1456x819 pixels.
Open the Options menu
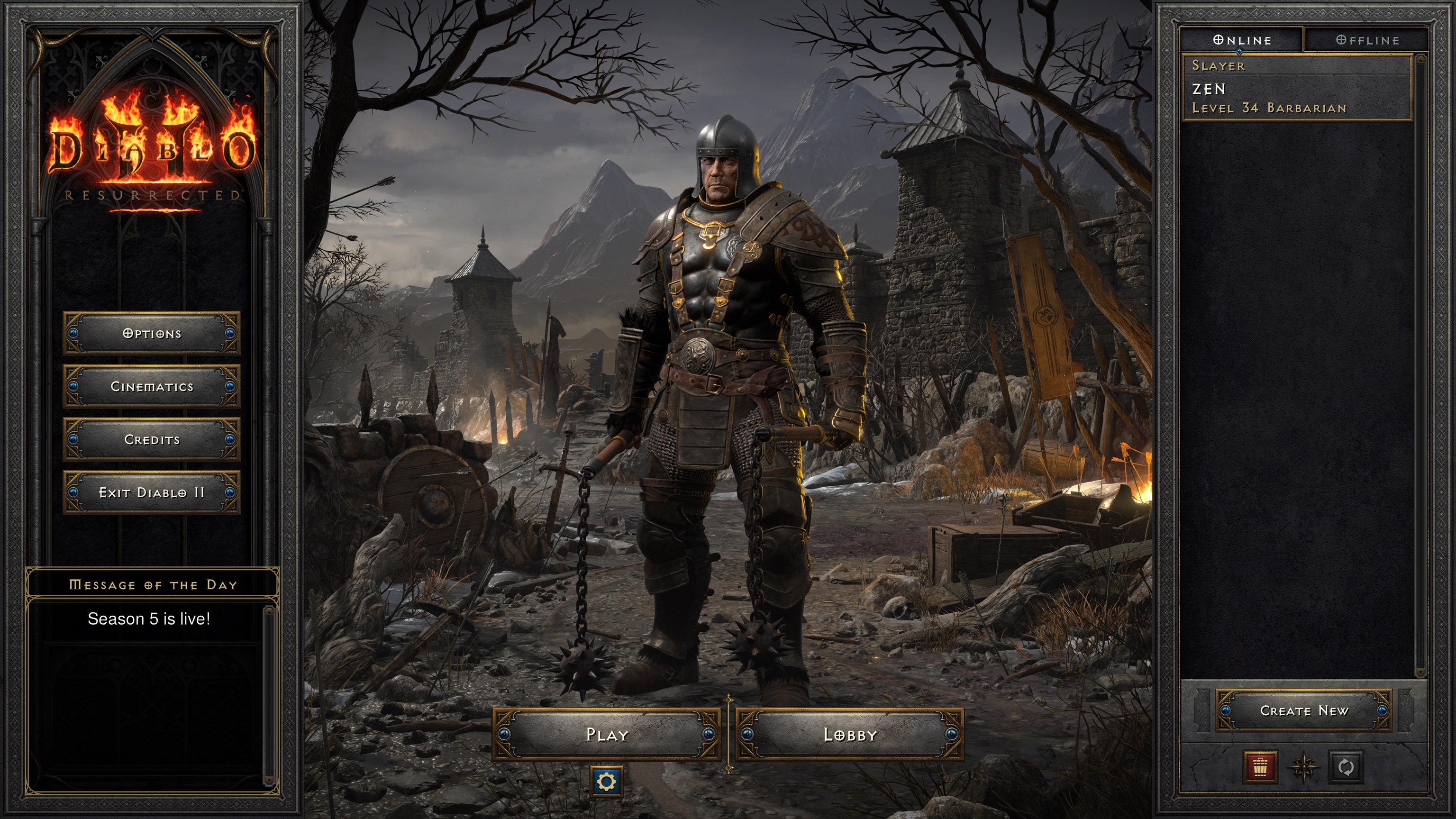click(x=152, y=334)
